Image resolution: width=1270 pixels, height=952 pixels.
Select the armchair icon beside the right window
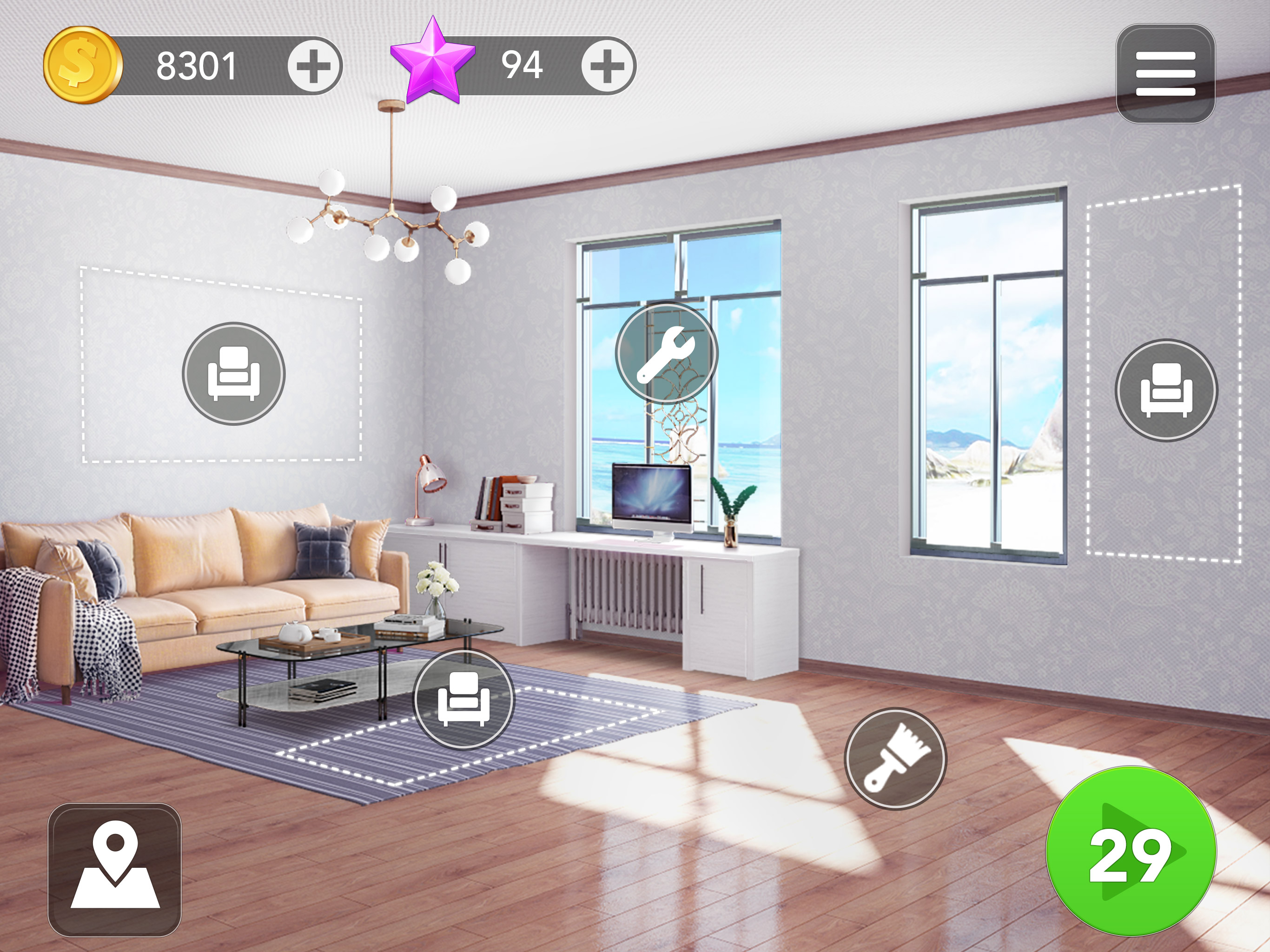[1166, 390]
